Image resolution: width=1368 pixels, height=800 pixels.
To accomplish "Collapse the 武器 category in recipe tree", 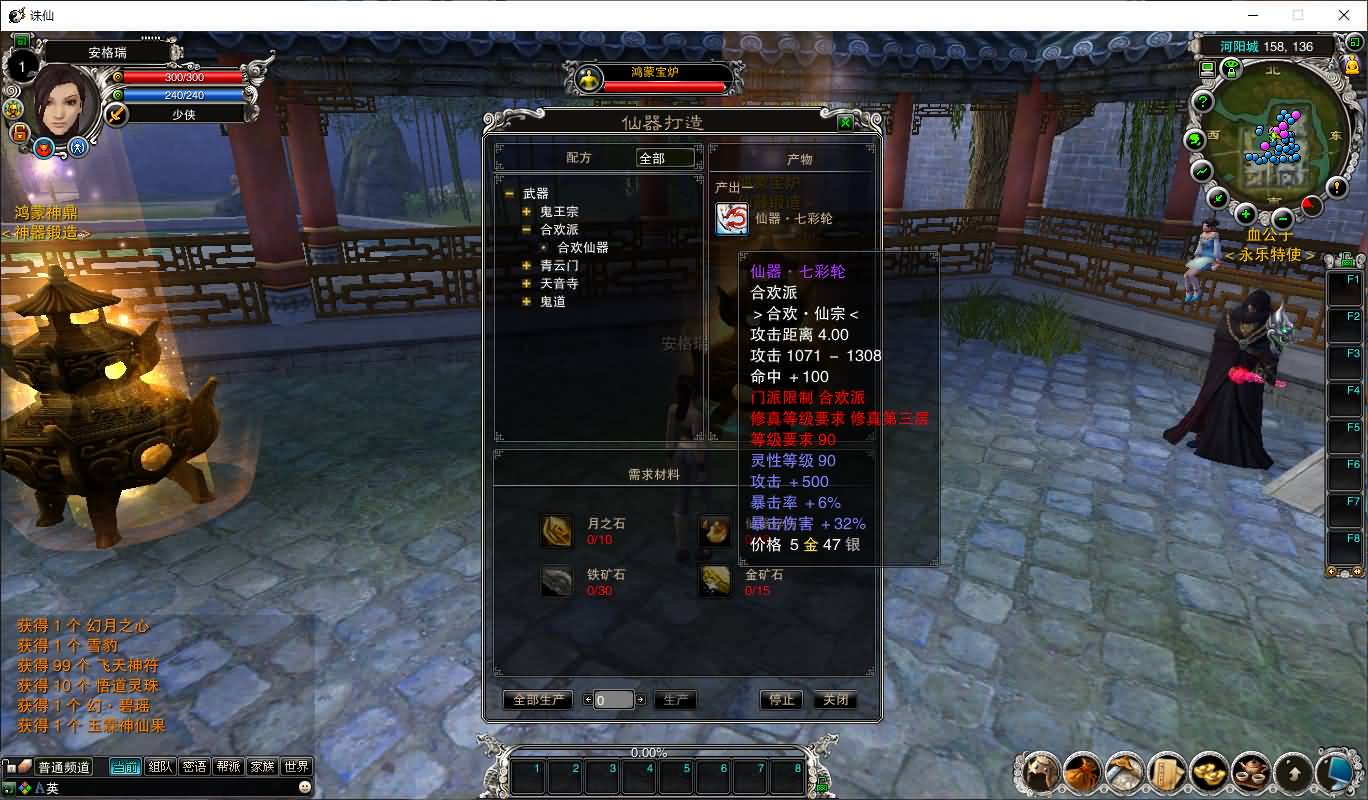I will (507, 195).
